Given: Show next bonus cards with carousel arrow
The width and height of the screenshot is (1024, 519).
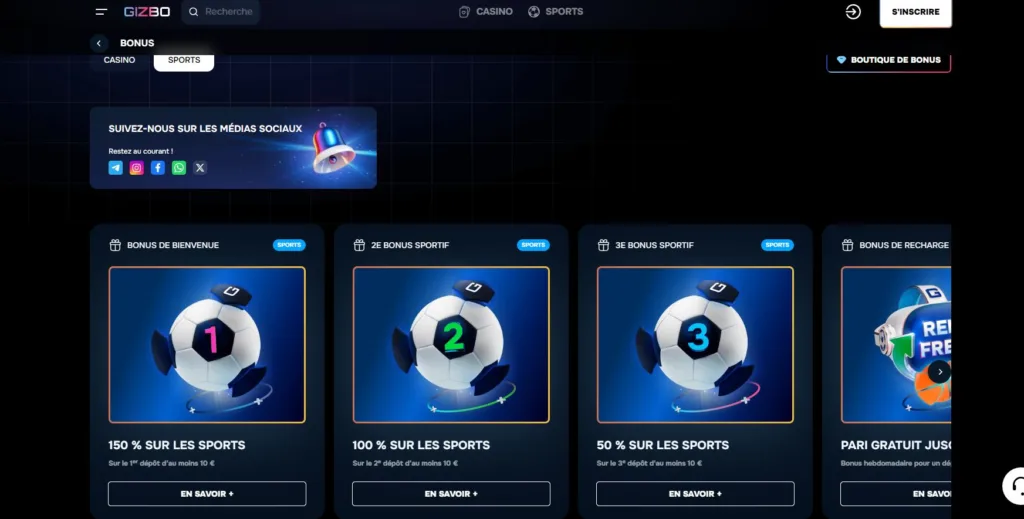Looking at the screenshot, I should click(938, 372).
